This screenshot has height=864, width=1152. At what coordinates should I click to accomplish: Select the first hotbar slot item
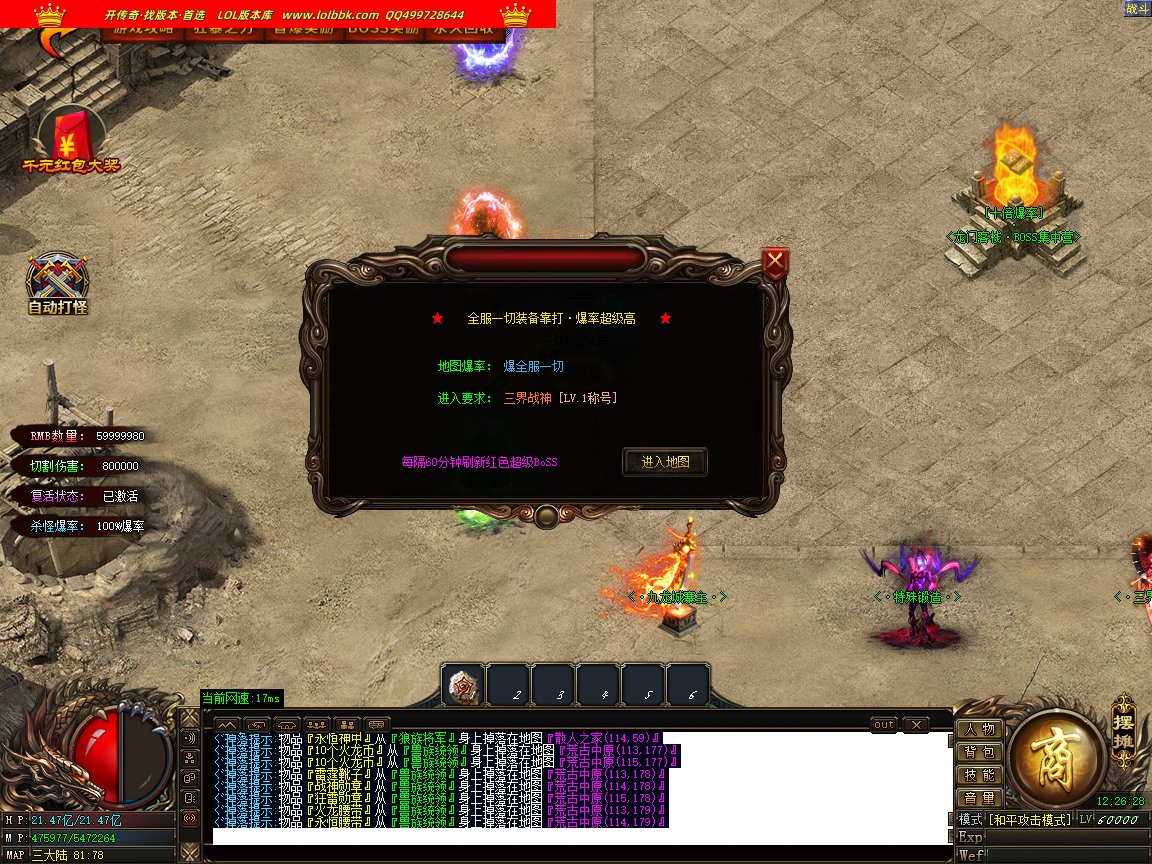(464, 686)
